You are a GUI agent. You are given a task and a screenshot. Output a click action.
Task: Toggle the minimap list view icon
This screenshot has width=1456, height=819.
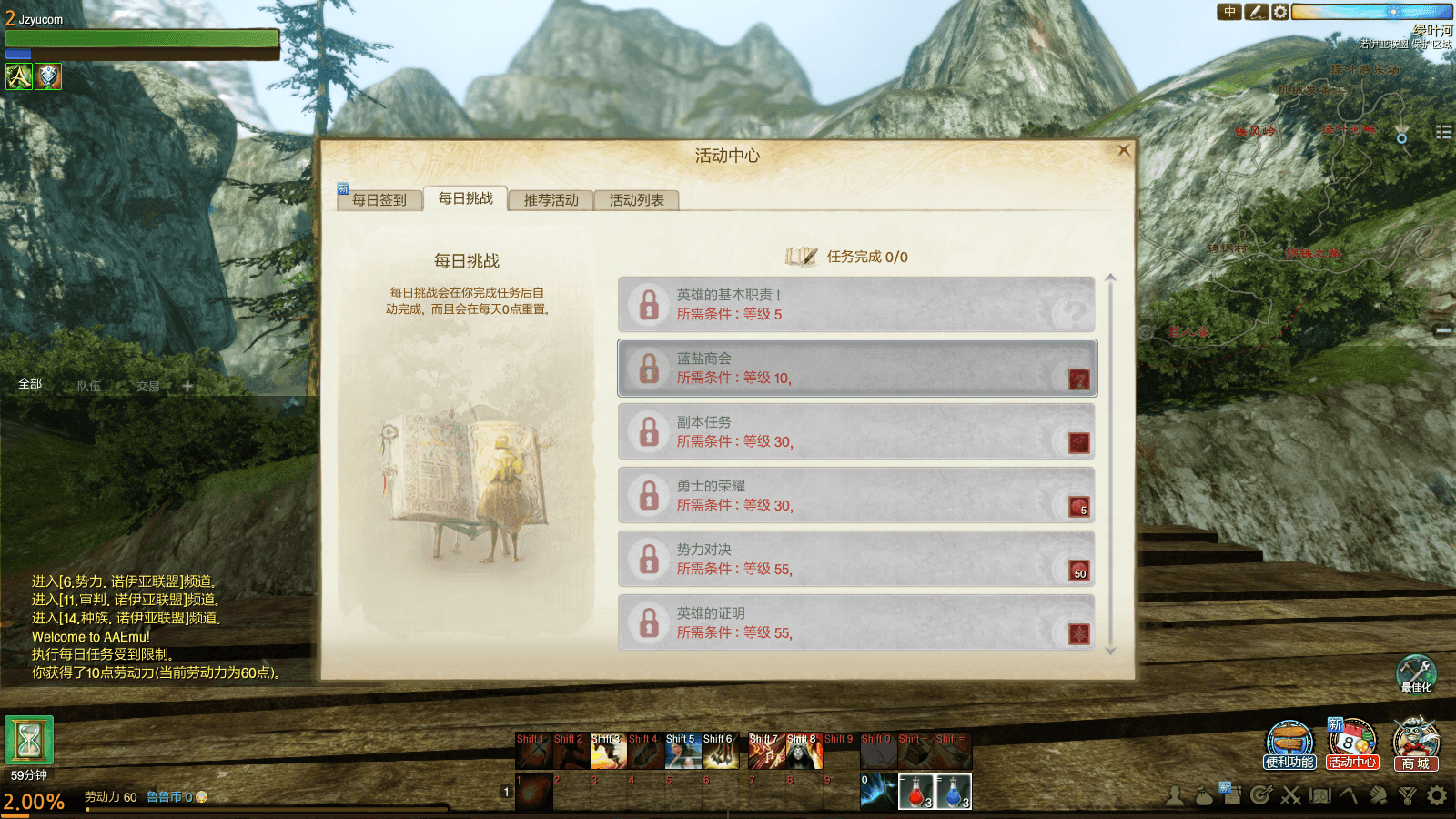point(1443,132)
